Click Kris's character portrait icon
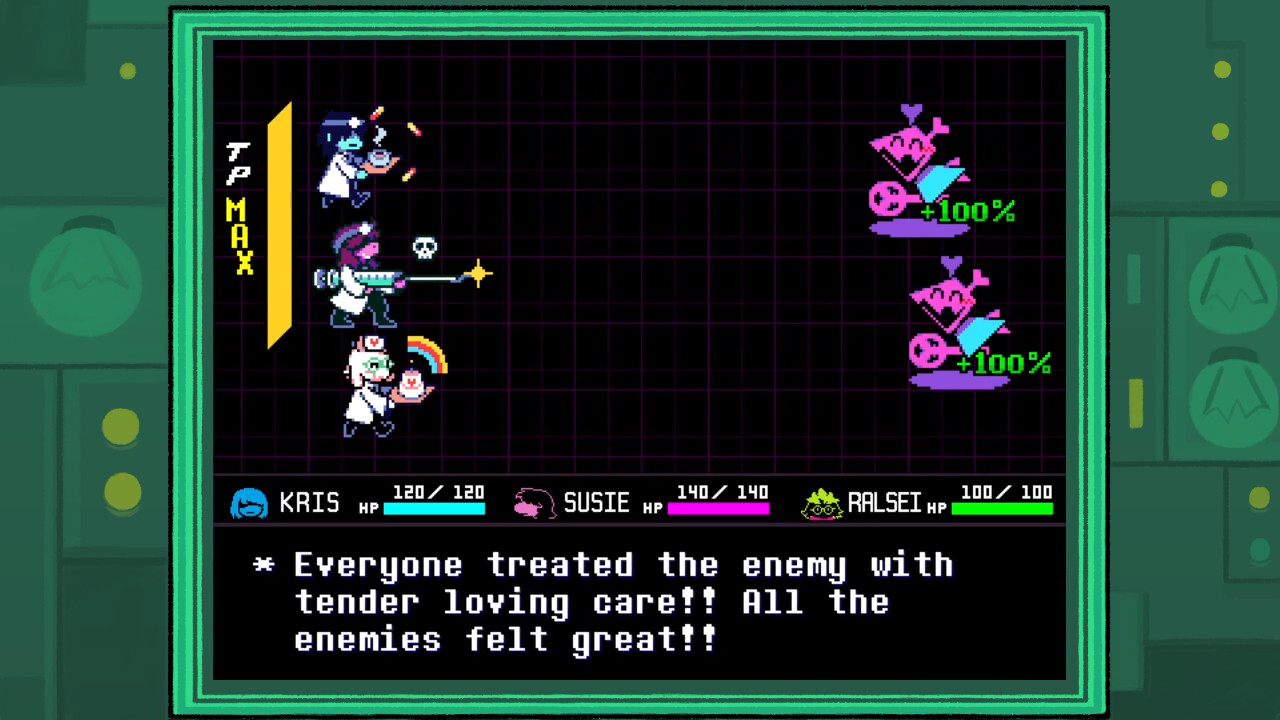Screen dimensions: 1280x720 coord(249,504)
